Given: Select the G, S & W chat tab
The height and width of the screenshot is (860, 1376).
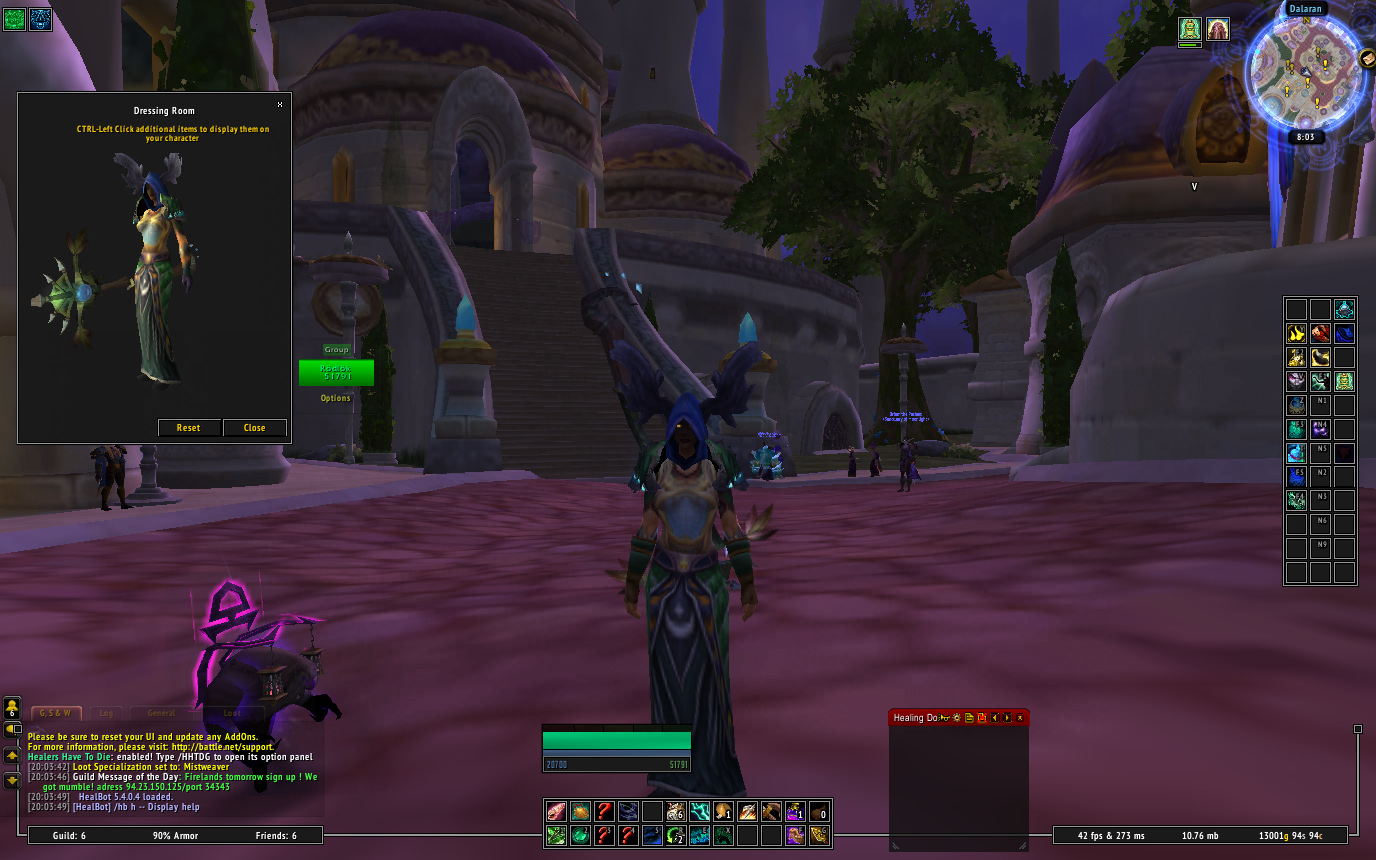Looking at the screenshot, I should tap(56, 713).
